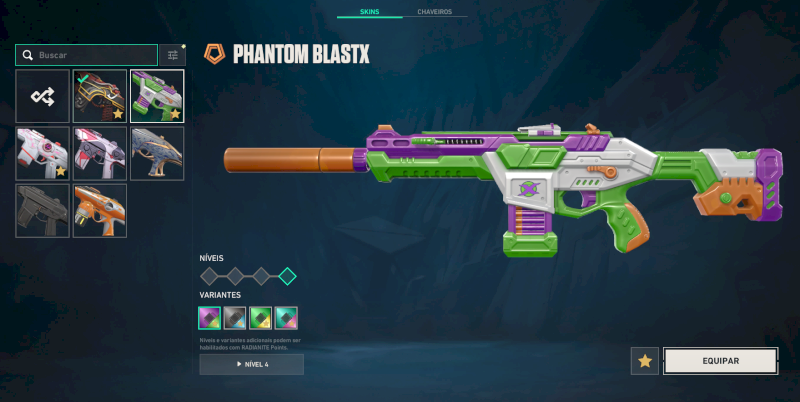
Task: Choose the blue-grey and orange curved skin
Action: 157,153
